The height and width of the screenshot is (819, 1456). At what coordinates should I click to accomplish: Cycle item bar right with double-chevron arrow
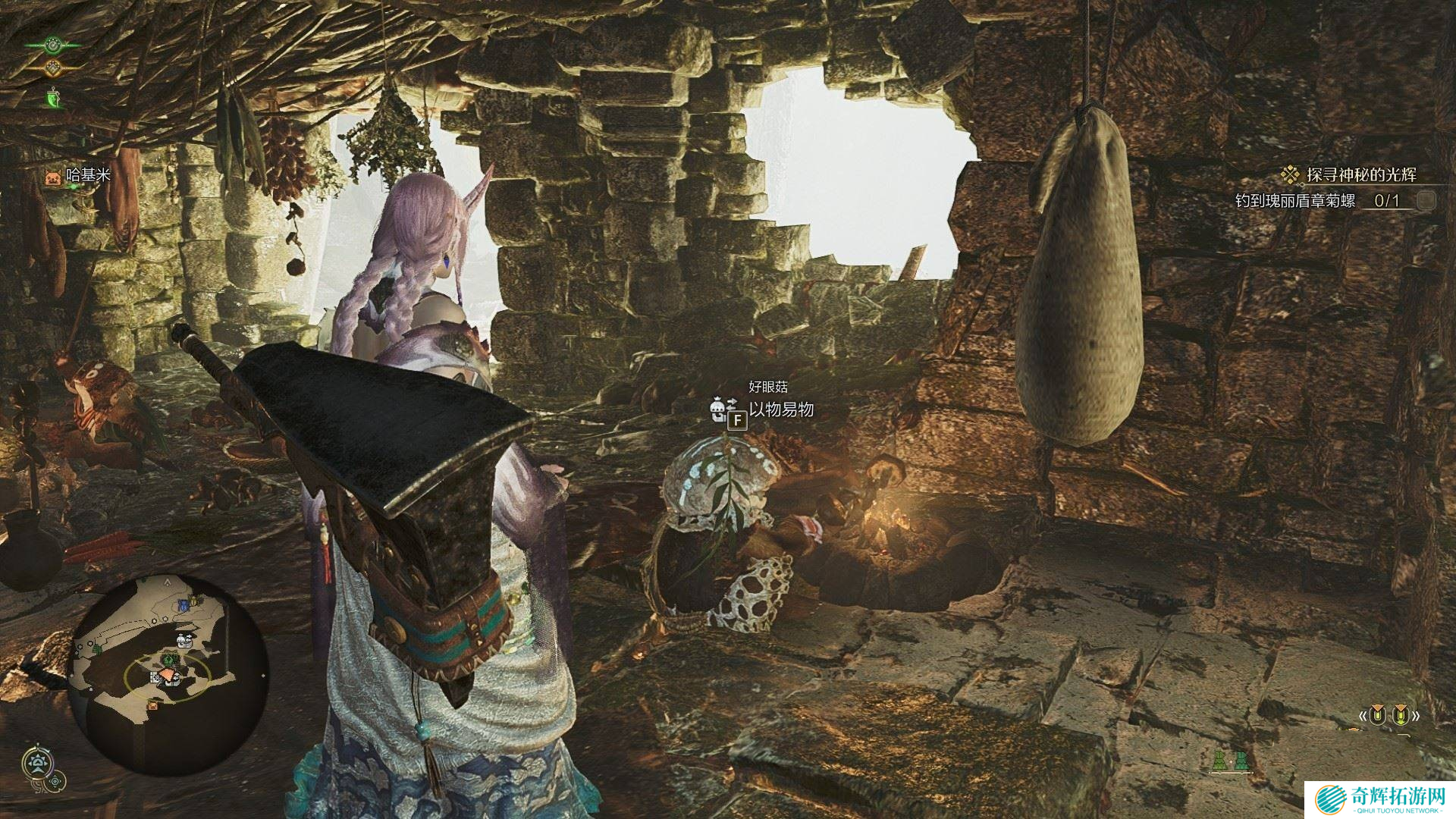1415,715
